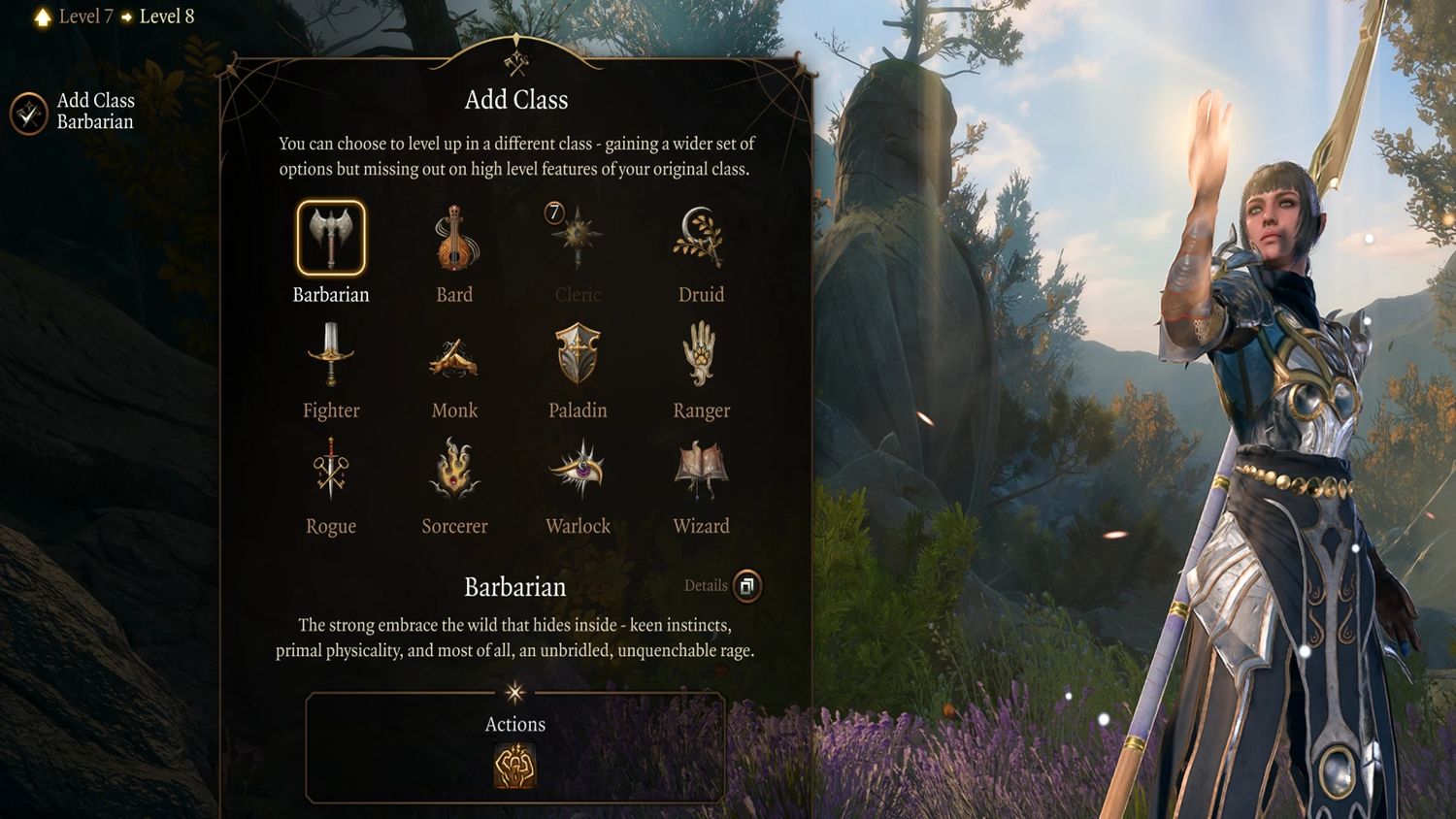The width and height of the screenshot is (1456, 819).
Task: Select the Rogue class
Action: (331, 471)
